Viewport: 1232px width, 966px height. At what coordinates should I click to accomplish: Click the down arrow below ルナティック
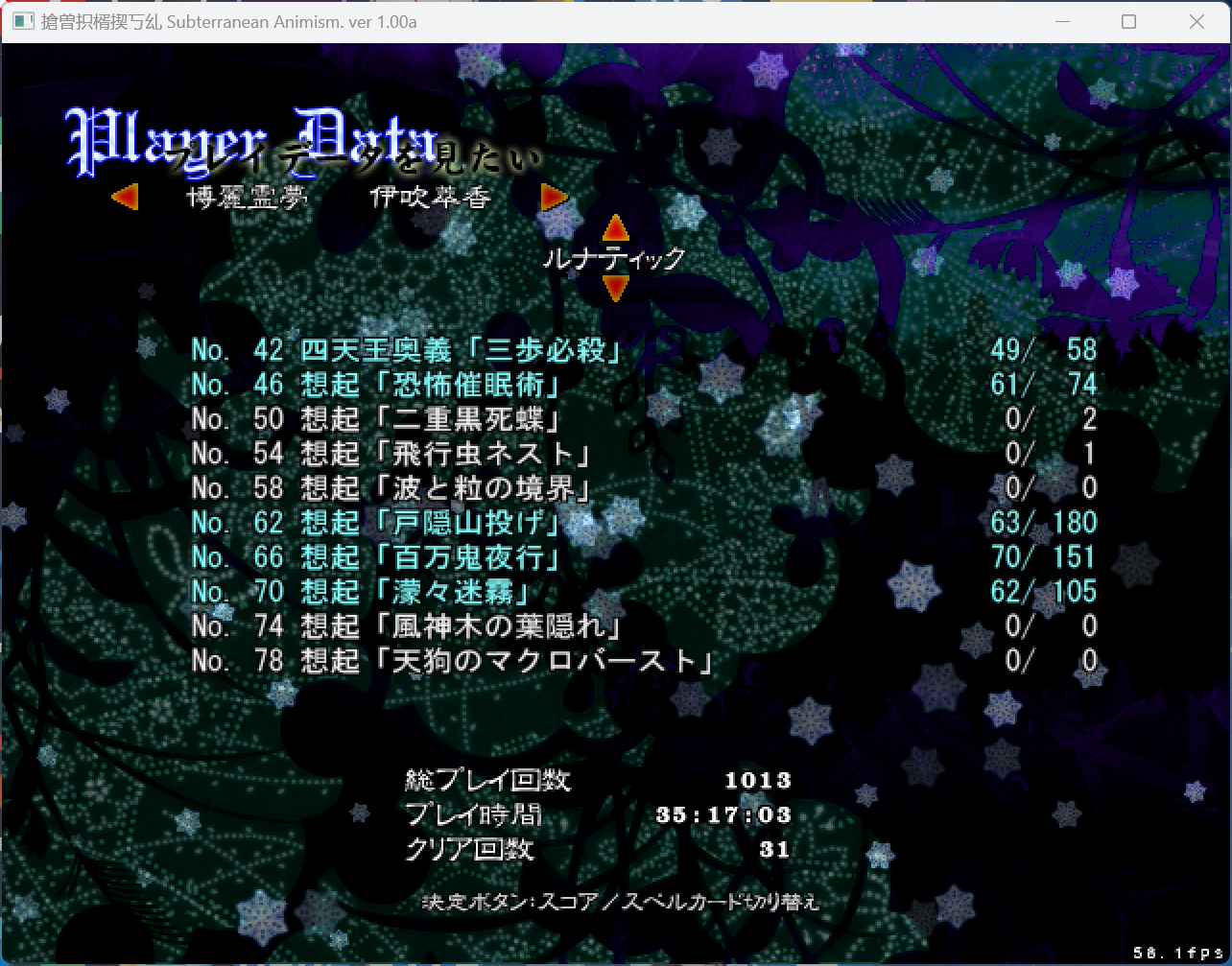615,287
